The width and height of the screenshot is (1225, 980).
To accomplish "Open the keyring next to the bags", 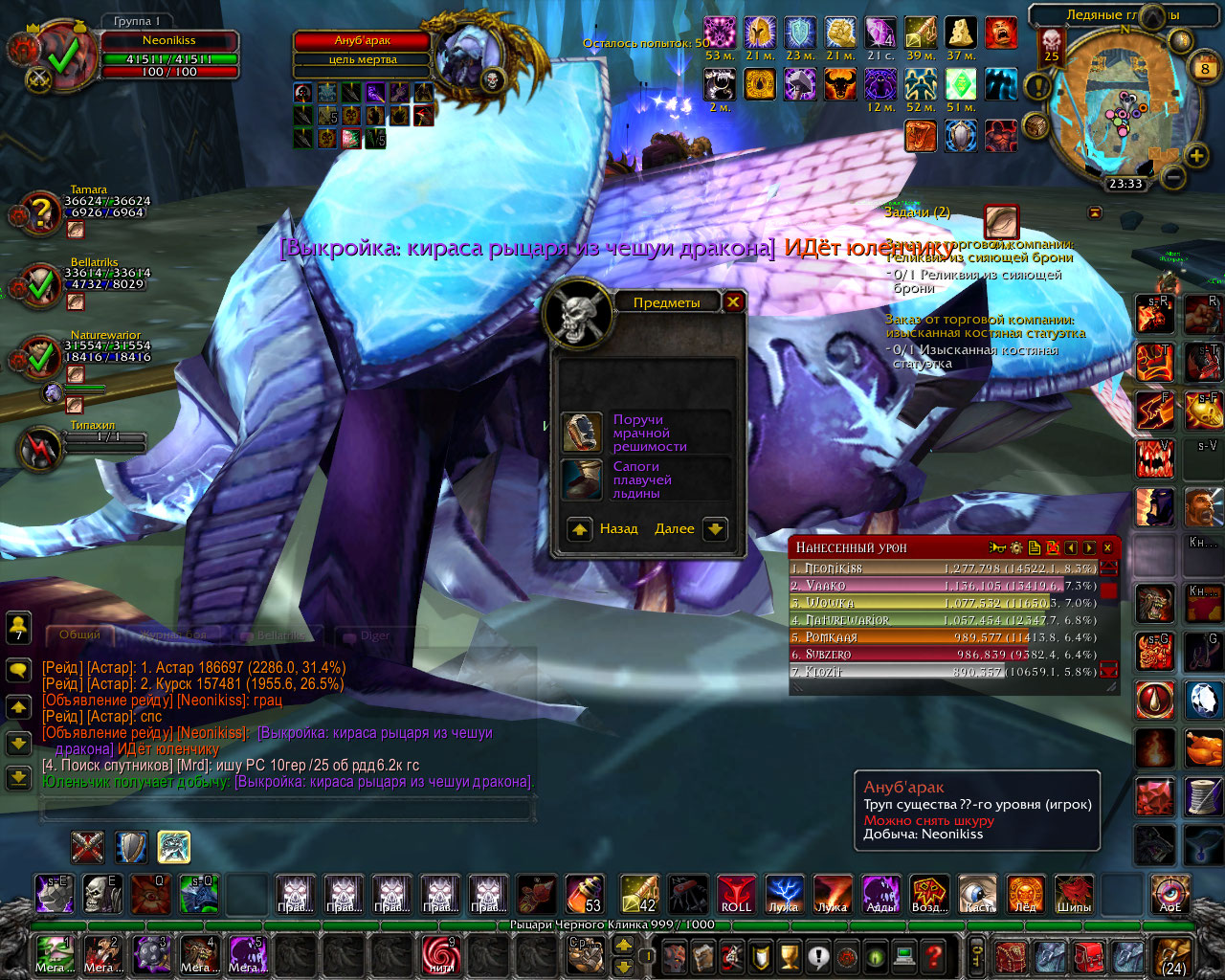I will tap(975, 955).
